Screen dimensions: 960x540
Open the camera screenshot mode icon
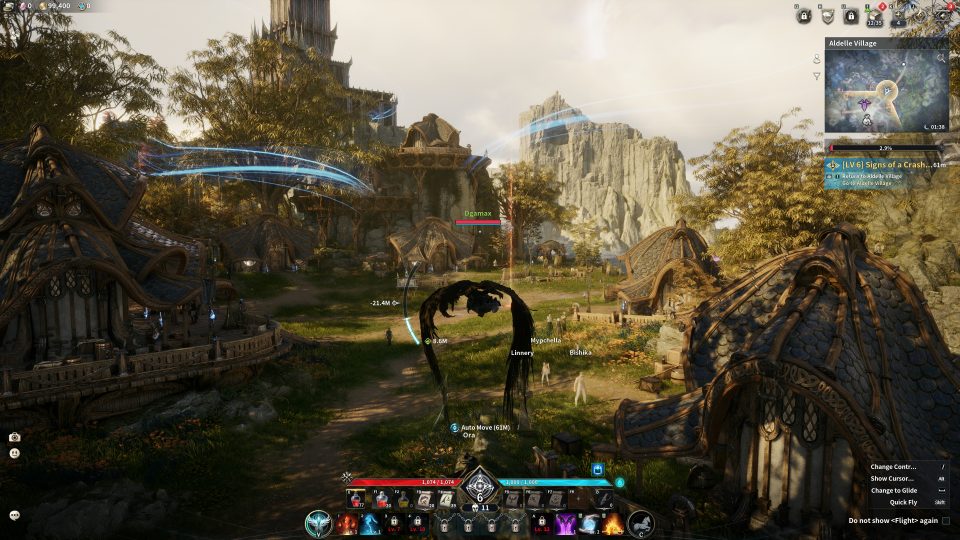click(15, 437)
